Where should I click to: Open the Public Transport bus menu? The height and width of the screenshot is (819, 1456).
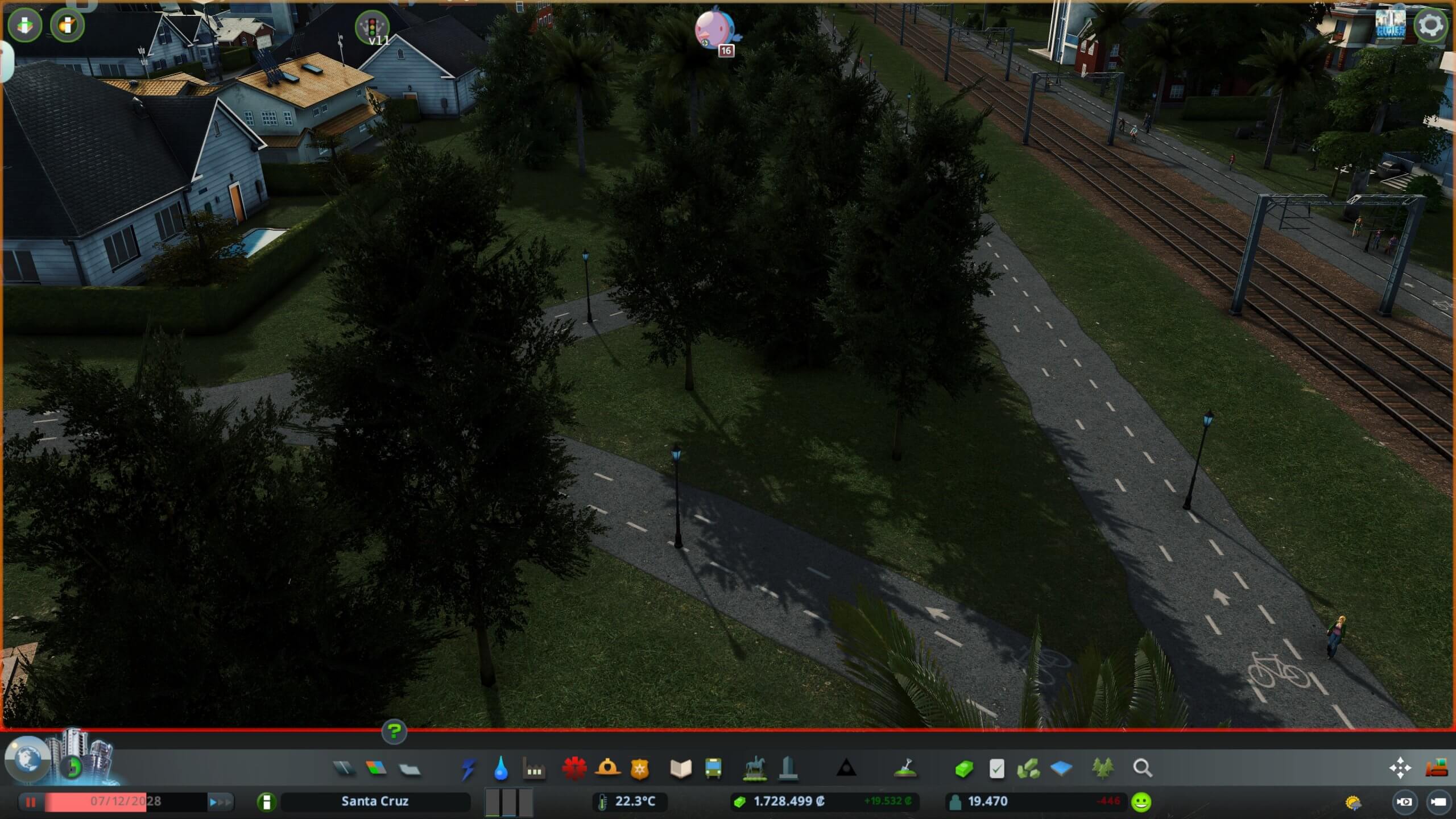tap(713, 769)
